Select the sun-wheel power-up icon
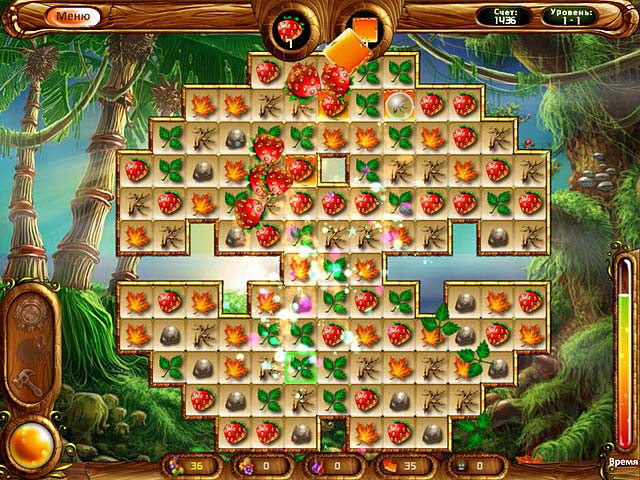Viewport: 640px width, 480px height. tap(30, 312)
